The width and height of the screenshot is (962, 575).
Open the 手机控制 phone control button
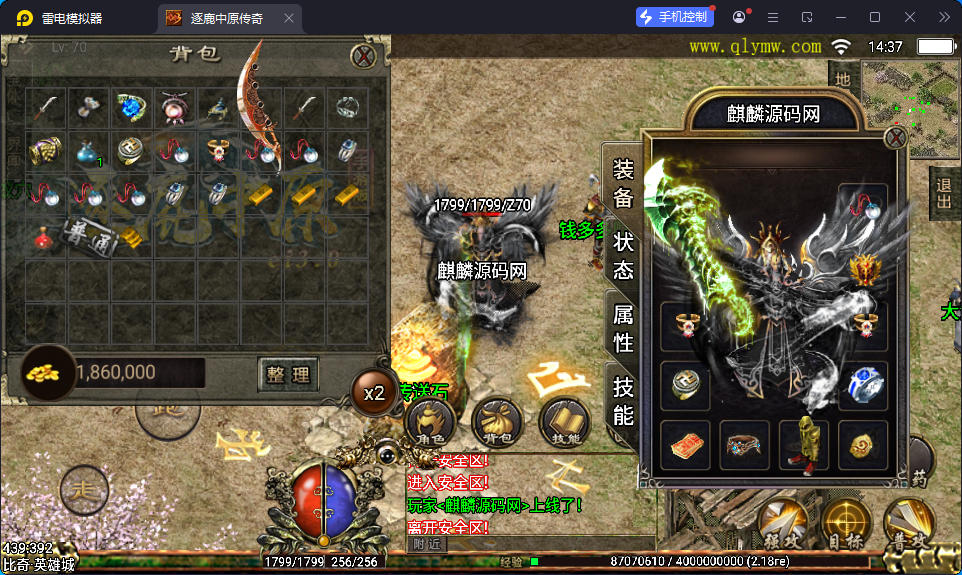pos(675,17)
